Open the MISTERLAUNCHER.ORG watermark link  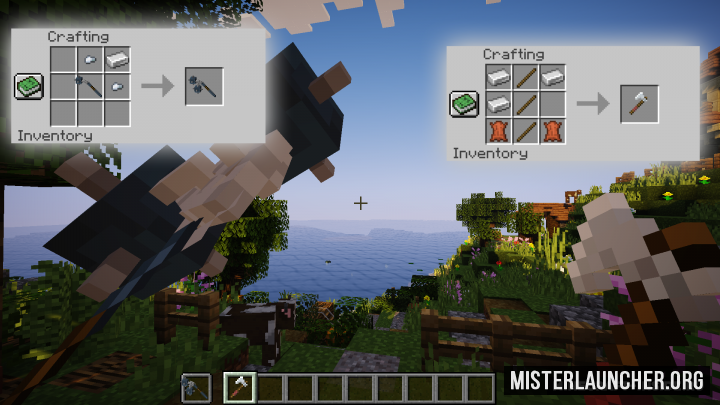click(x=607, y=381)
